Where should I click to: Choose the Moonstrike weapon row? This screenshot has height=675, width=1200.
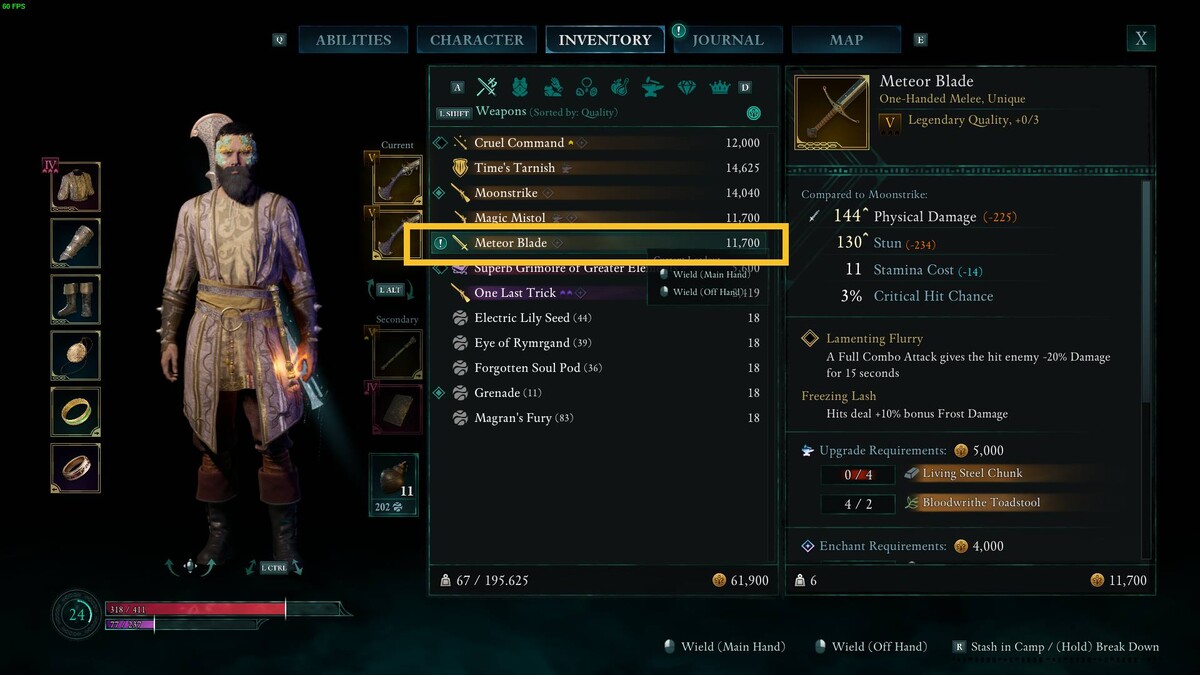click(506, 193)
